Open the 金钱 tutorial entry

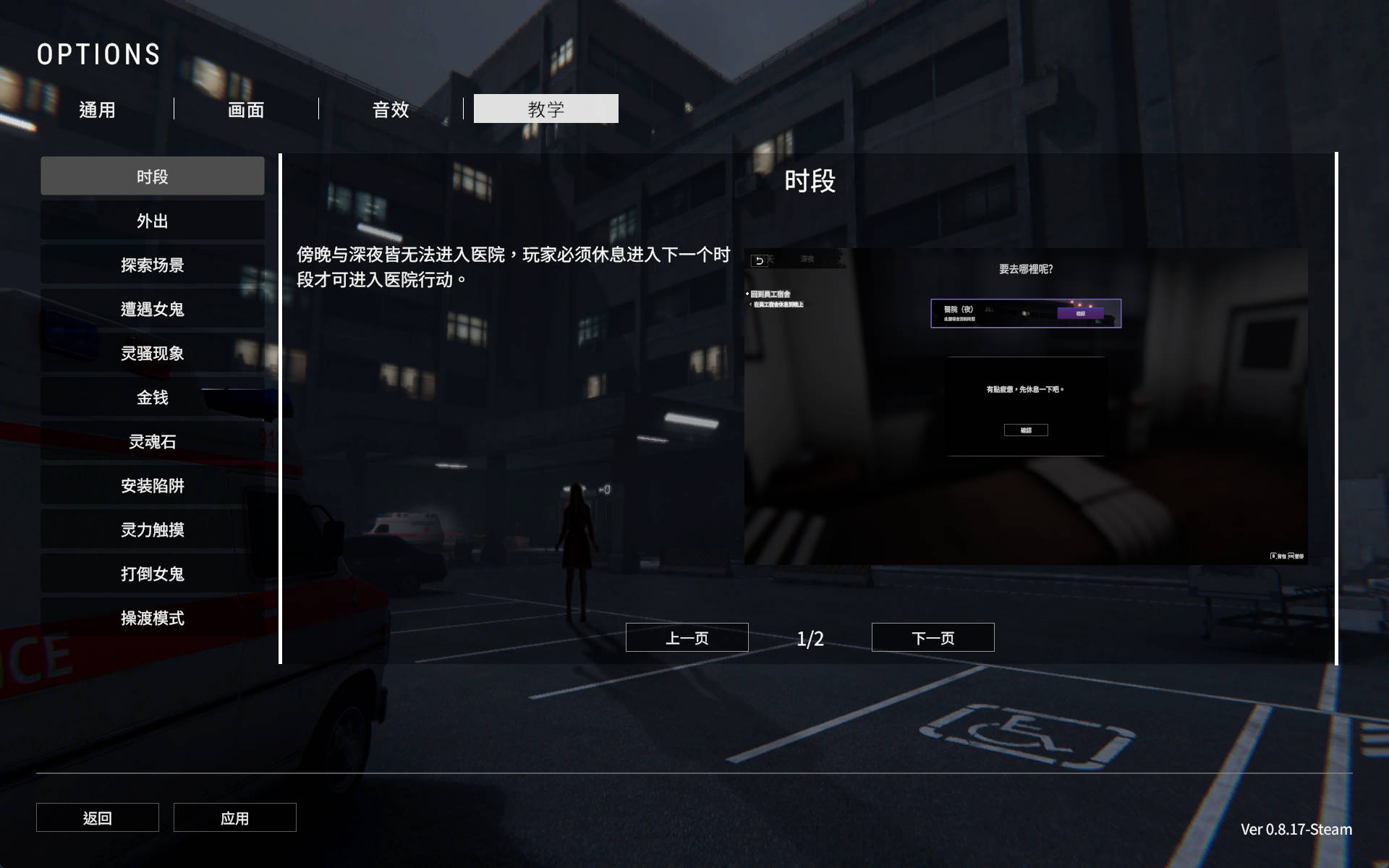tap(152, 397)
